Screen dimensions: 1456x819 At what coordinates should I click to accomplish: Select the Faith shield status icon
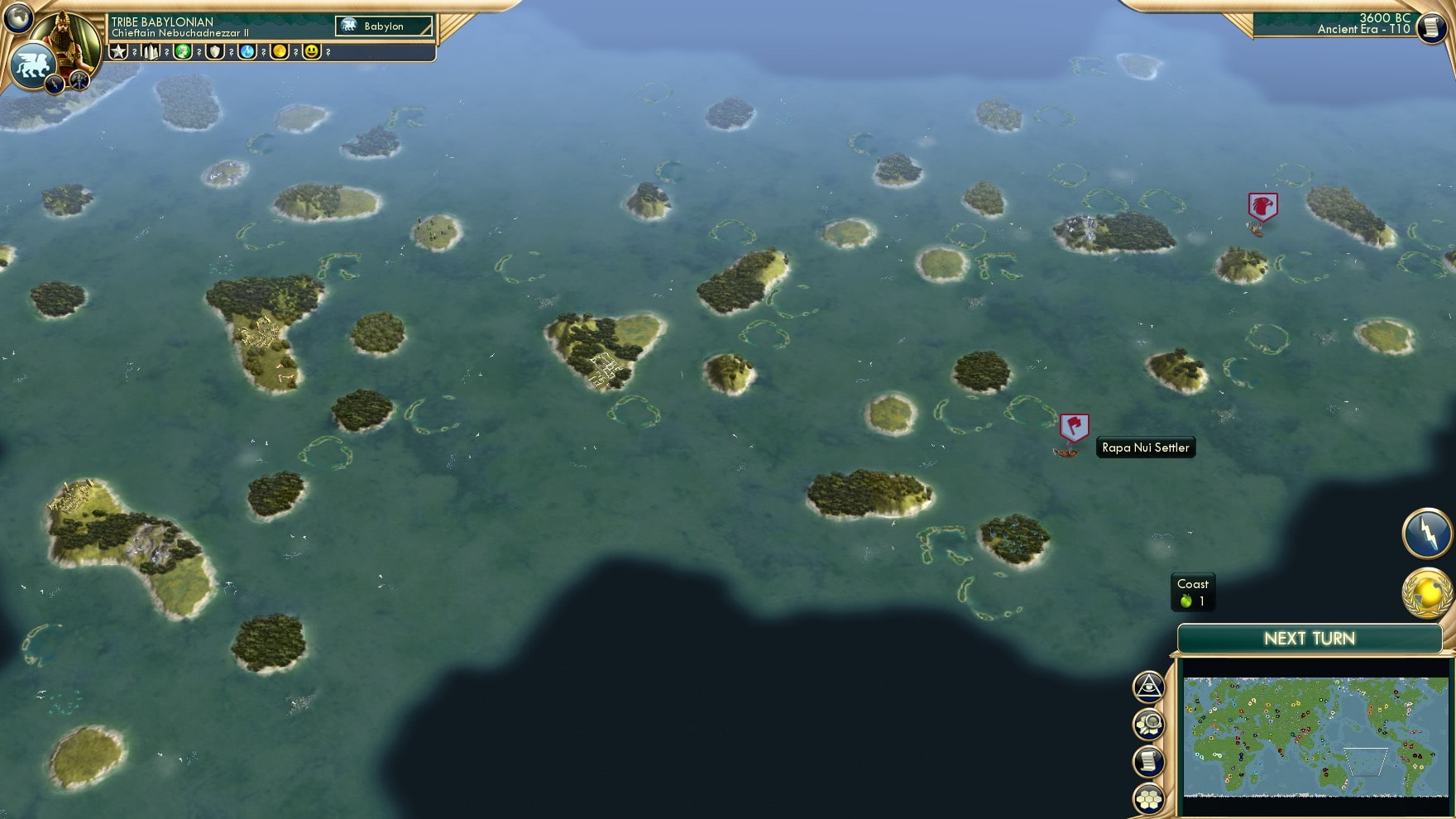coord(213,52)
